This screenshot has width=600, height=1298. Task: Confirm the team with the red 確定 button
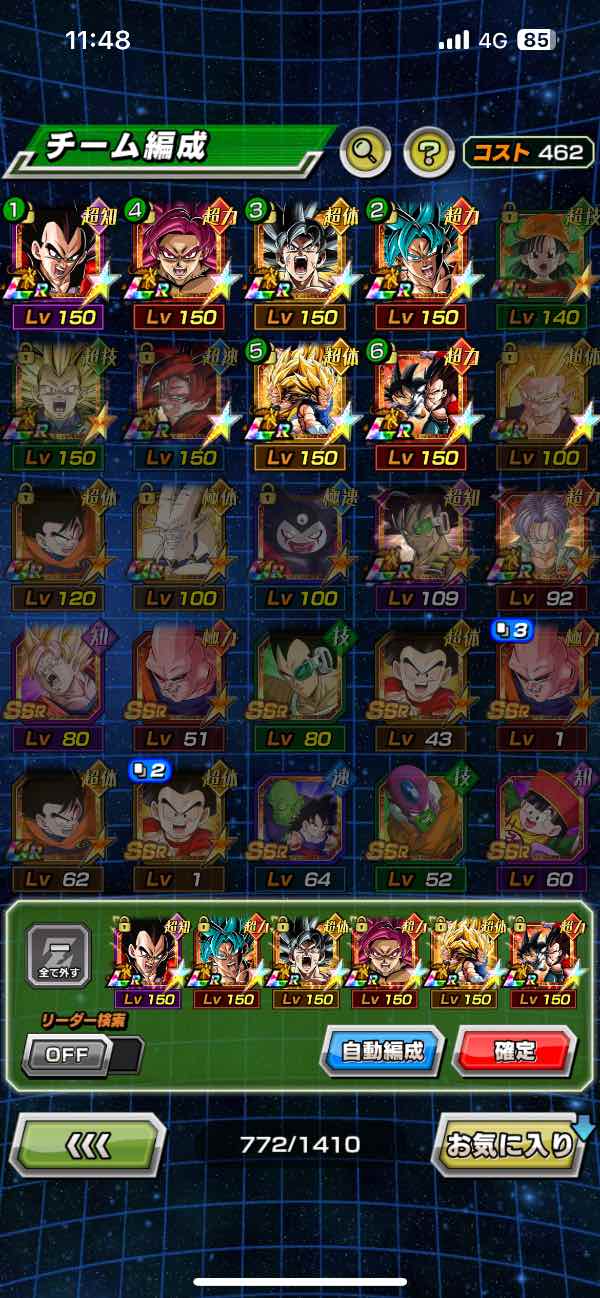coord(515,1050)
